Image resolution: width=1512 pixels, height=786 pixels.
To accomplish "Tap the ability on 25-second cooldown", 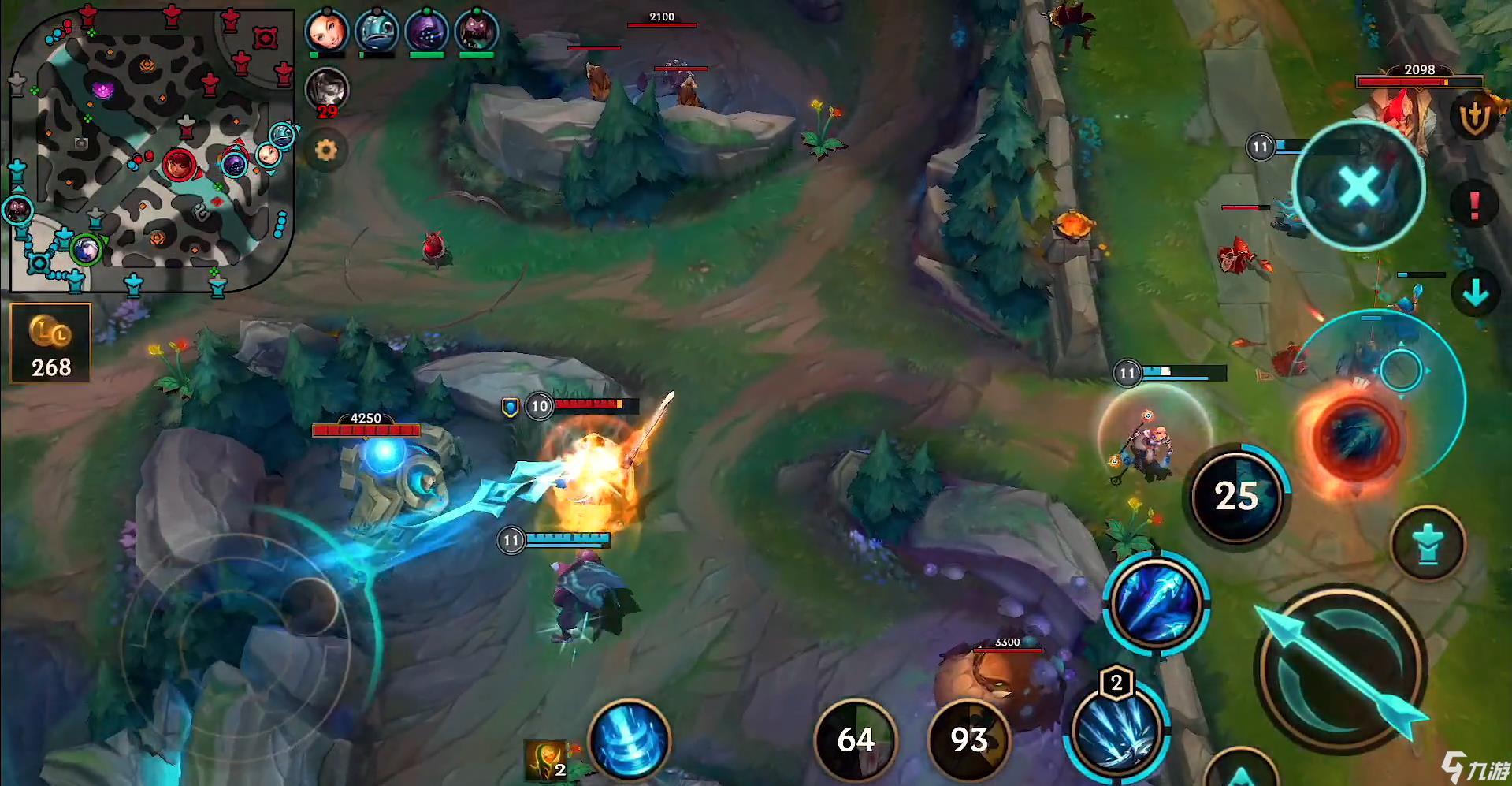I will pos(1237,496).
